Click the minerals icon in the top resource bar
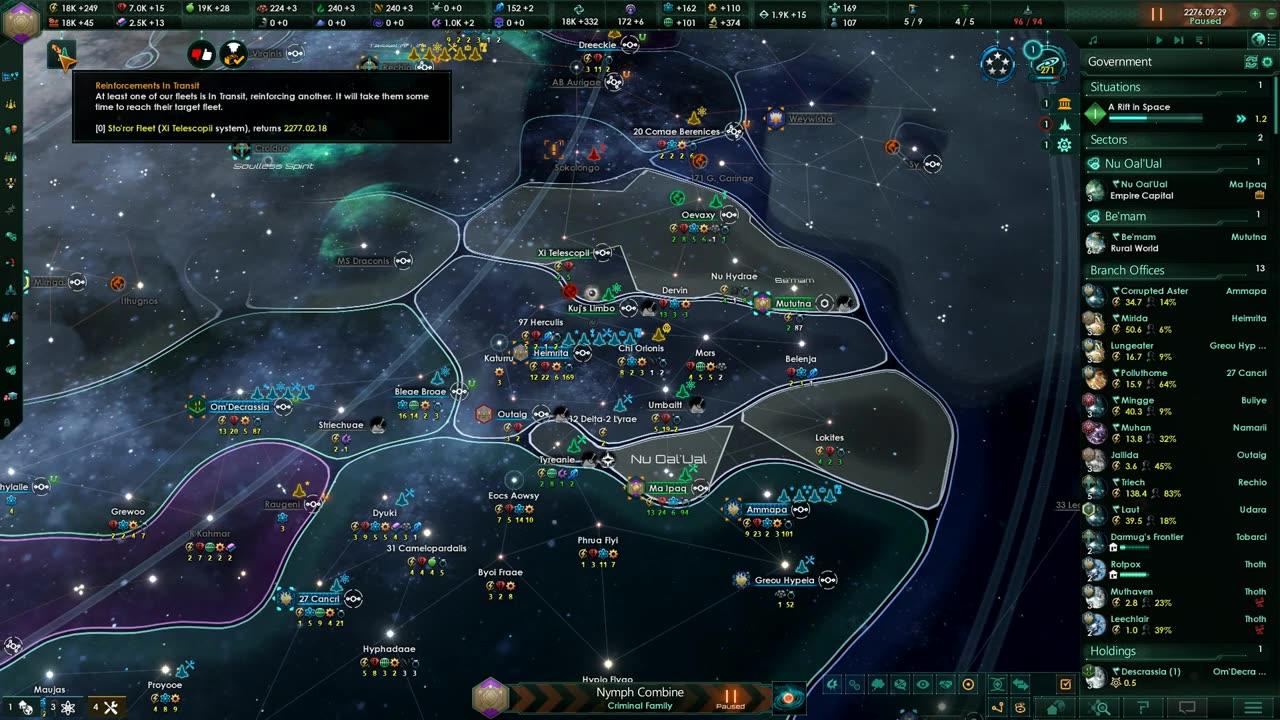 click(x=122, y=8)
